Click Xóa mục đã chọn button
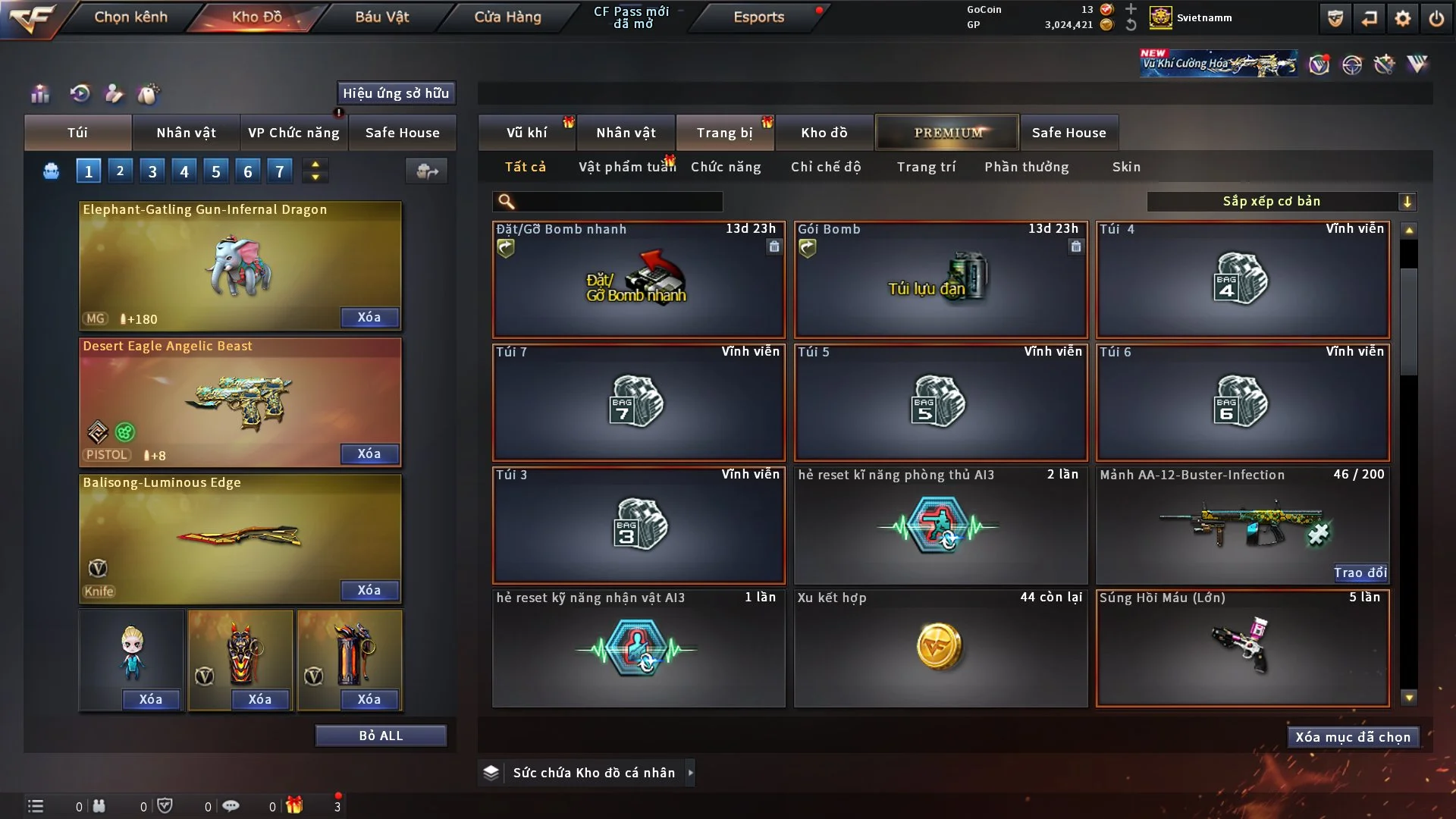This screenshot has width=1456, height=819. click(x=1352, y=737)
